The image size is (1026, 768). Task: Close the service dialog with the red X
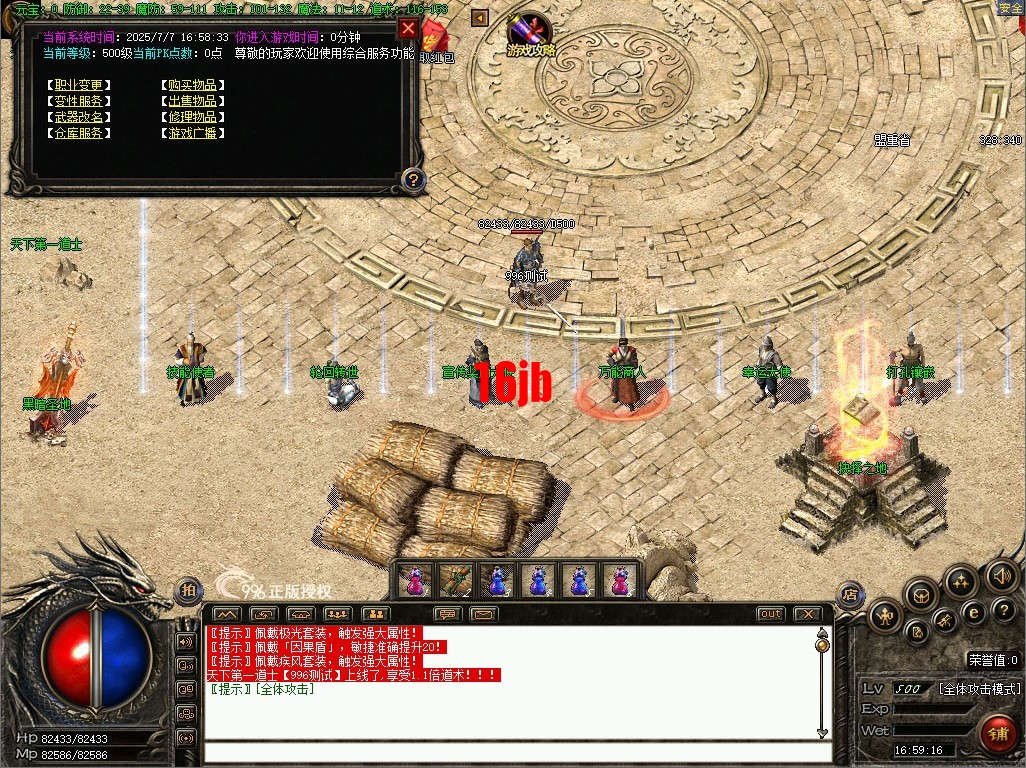pos(408,28)
